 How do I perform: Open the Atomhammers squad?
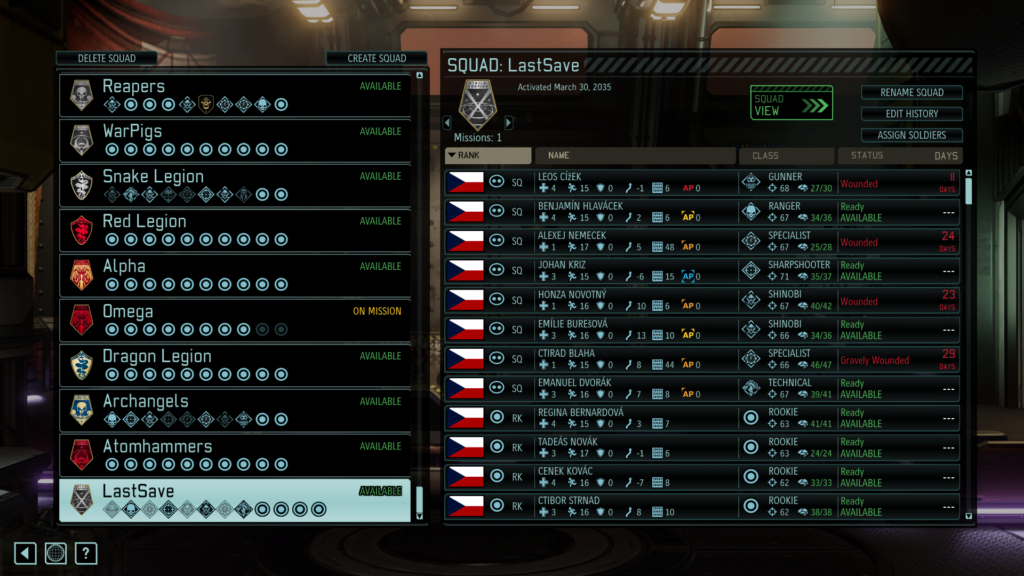pyautogui.click(x=235, y=455)
